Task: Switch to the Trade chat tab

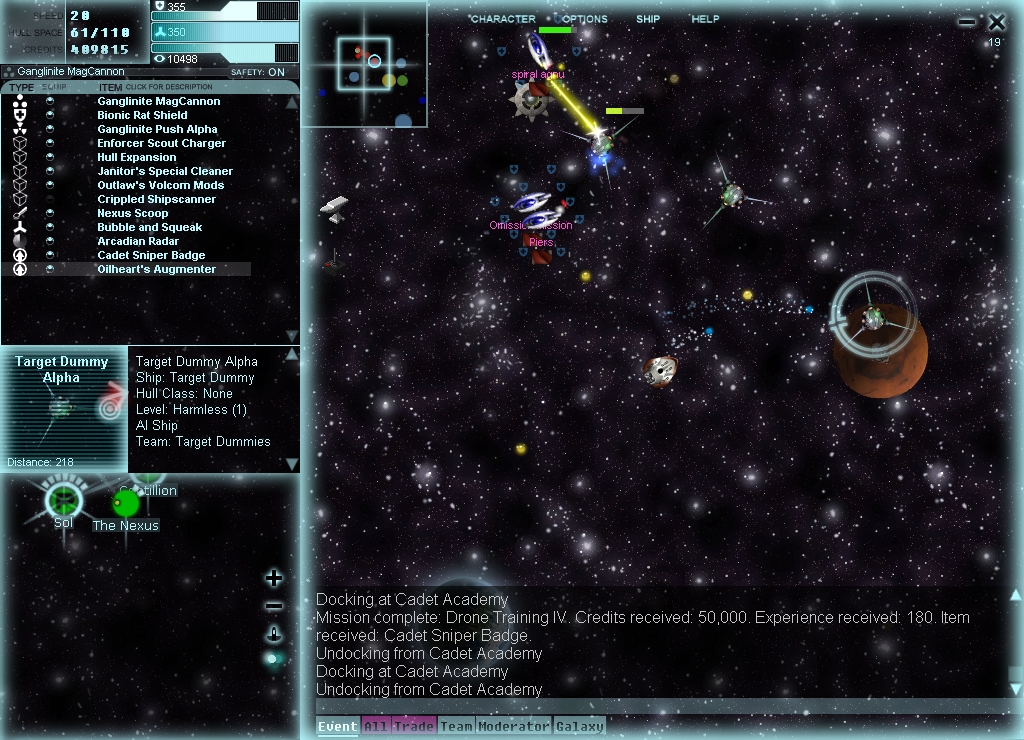Action: point(413,727)
